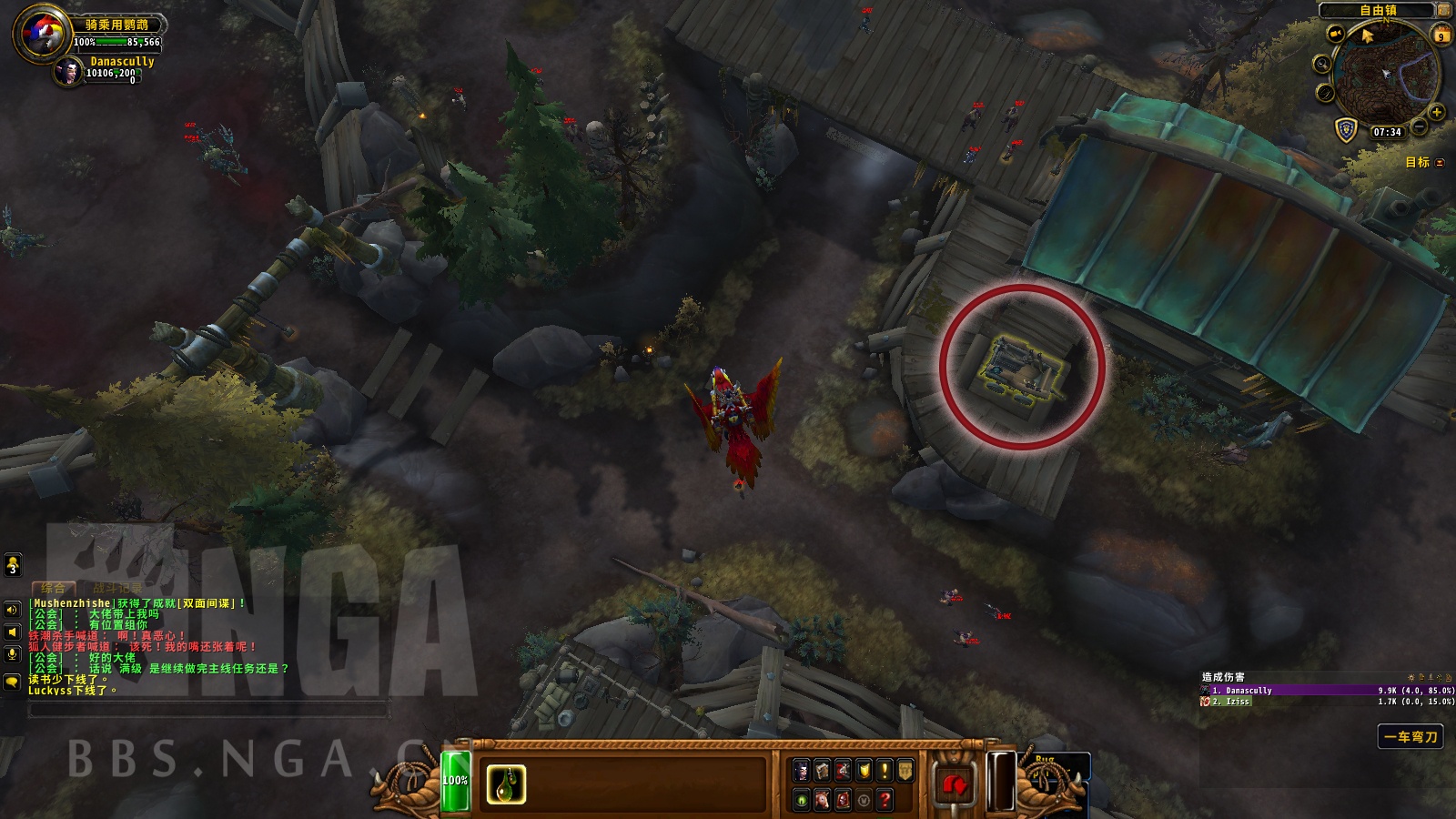Image resolution: width=1456 pixels, height=819 pixels.
Task: Toggle the chat sound speaker button
Action: (x=12, y=610)
